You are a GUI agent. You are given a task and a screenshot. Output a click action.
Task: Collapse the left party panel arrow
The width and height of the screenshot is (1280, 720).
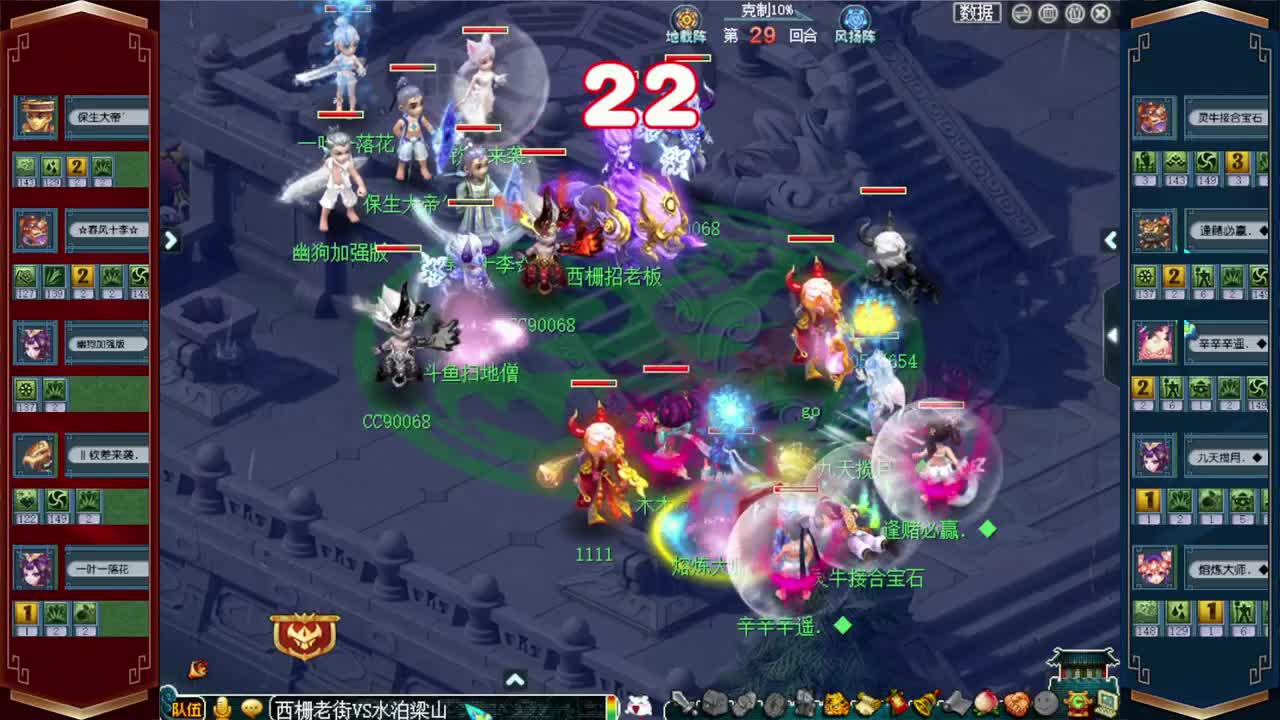[x=171, y=240]
